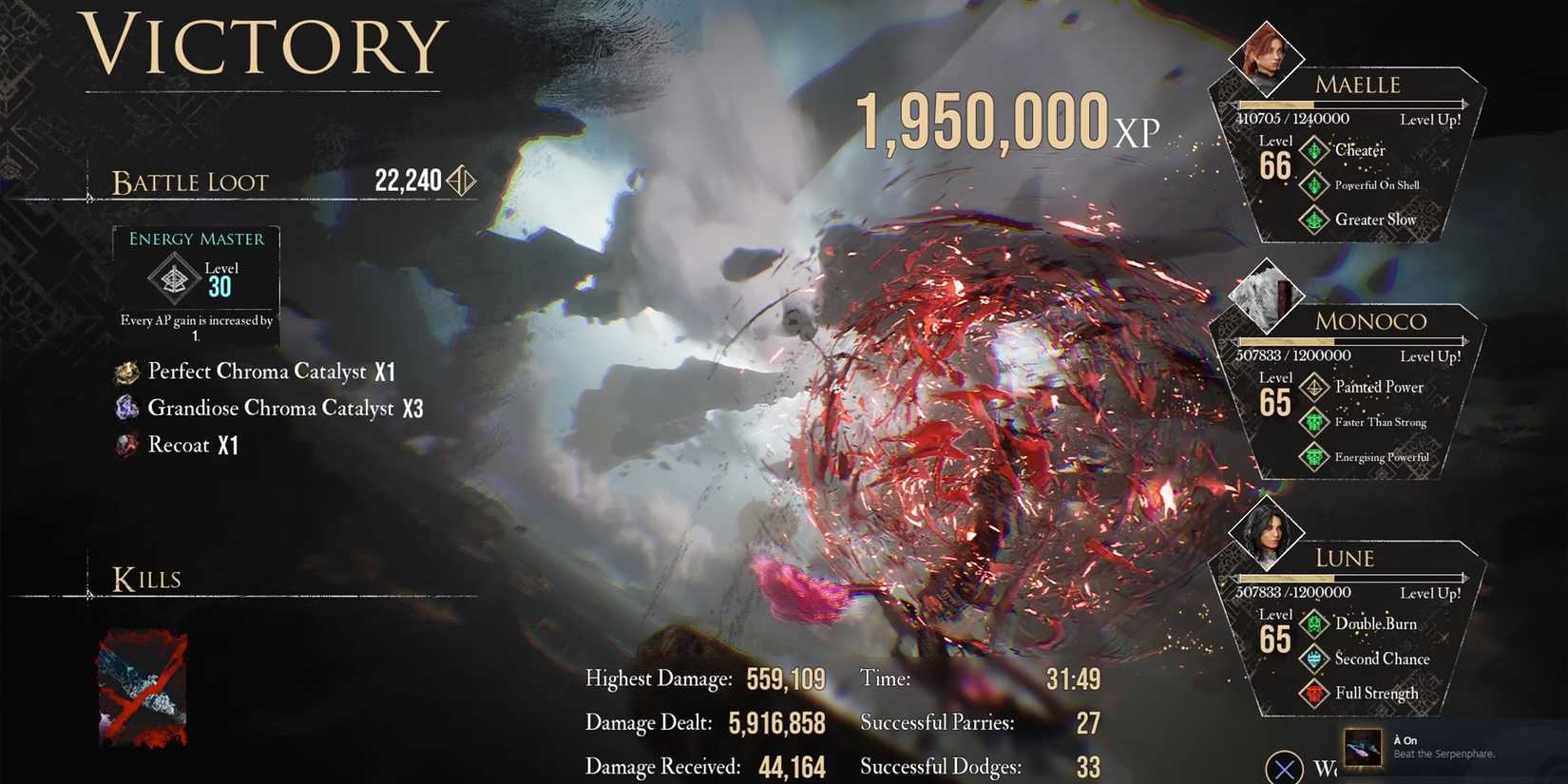Click the Perfect Chroma Catalyst loot icon

point(127,372)
